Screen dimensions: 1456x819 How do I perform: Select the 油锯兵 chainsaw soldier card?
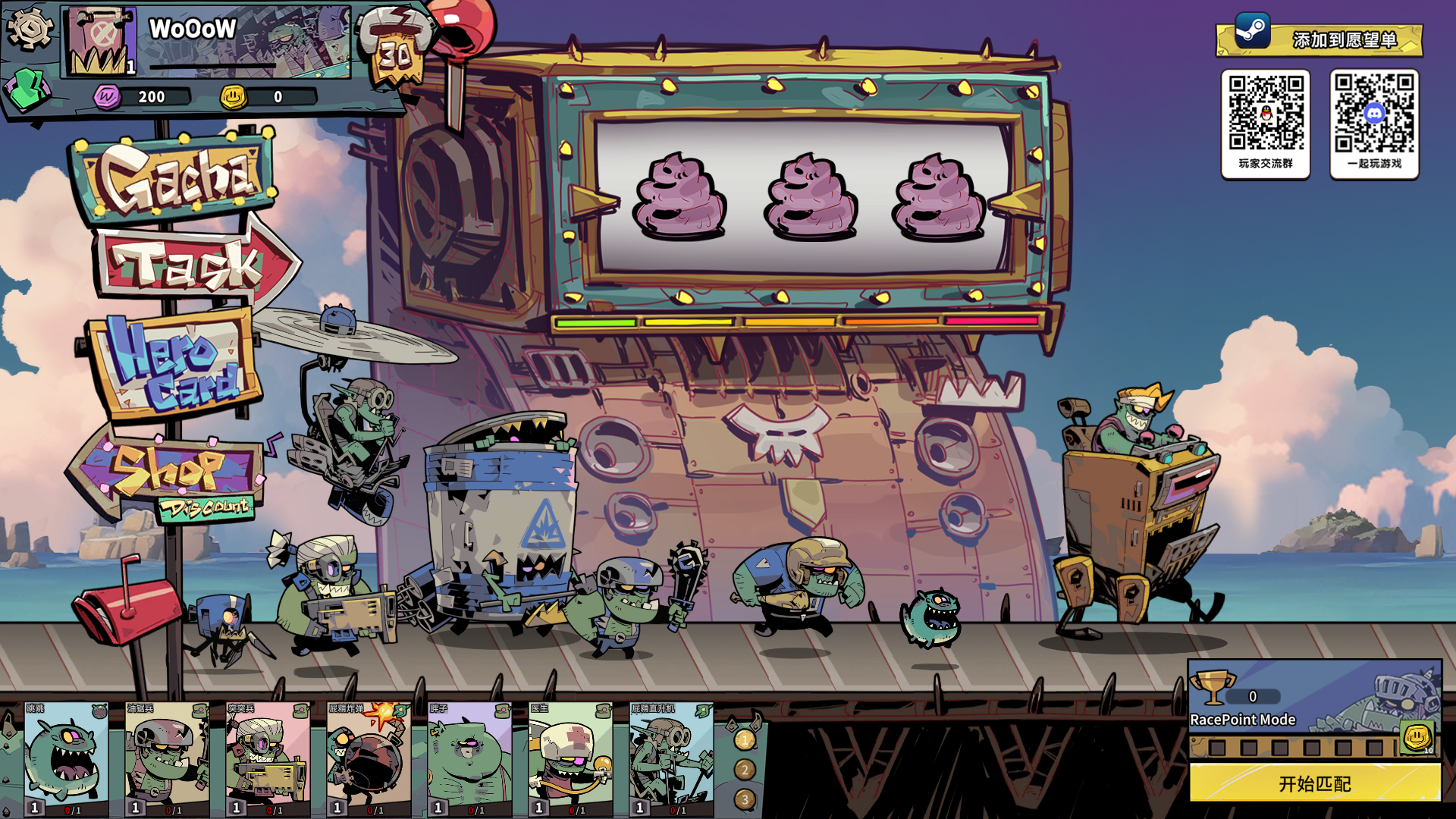[x=167, y=759]
